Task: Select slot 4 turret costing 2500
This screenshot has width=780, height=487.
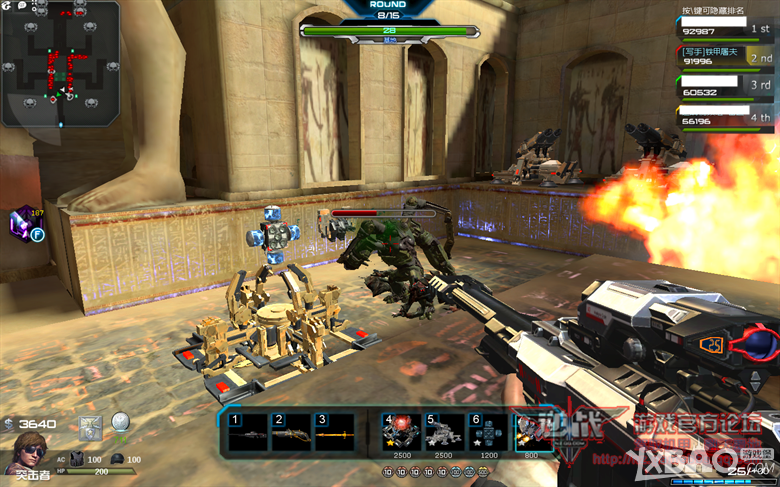Action: click(x=401, y=431)
